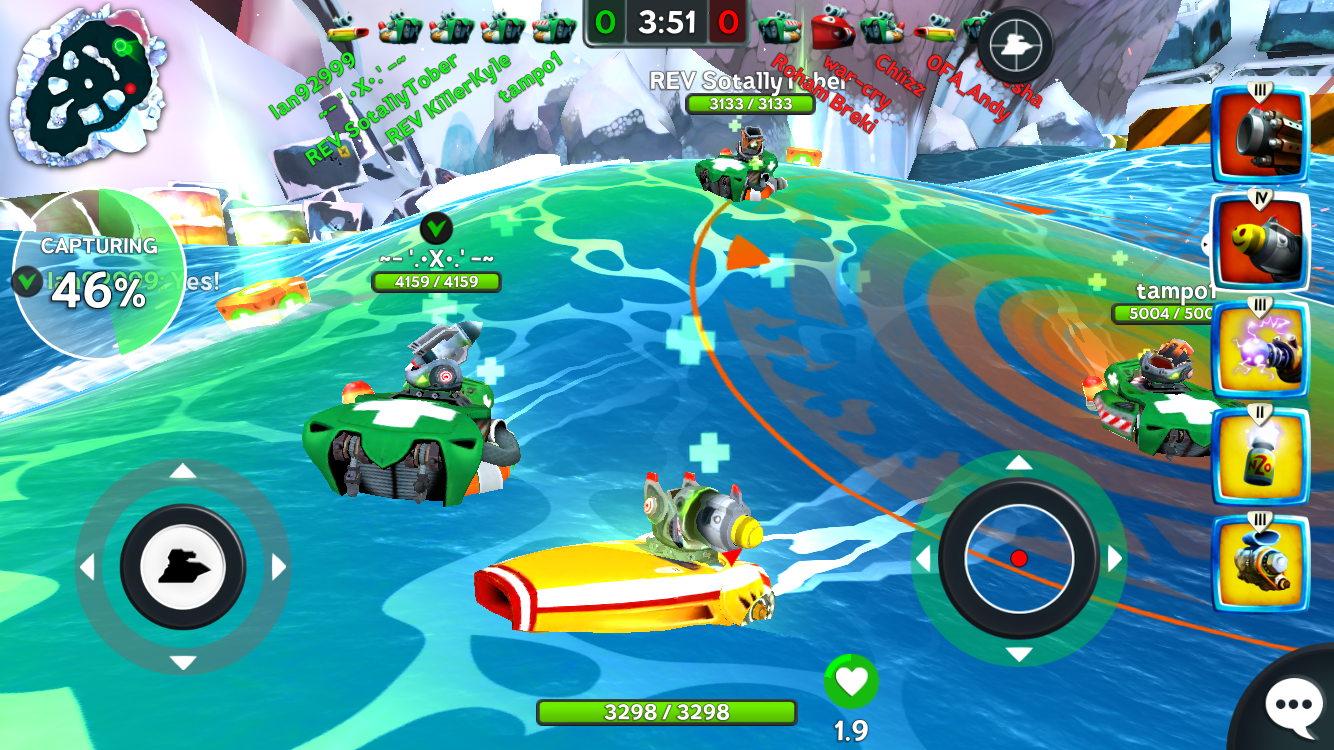Click the steering pad's right arrow

click(279, 568)
